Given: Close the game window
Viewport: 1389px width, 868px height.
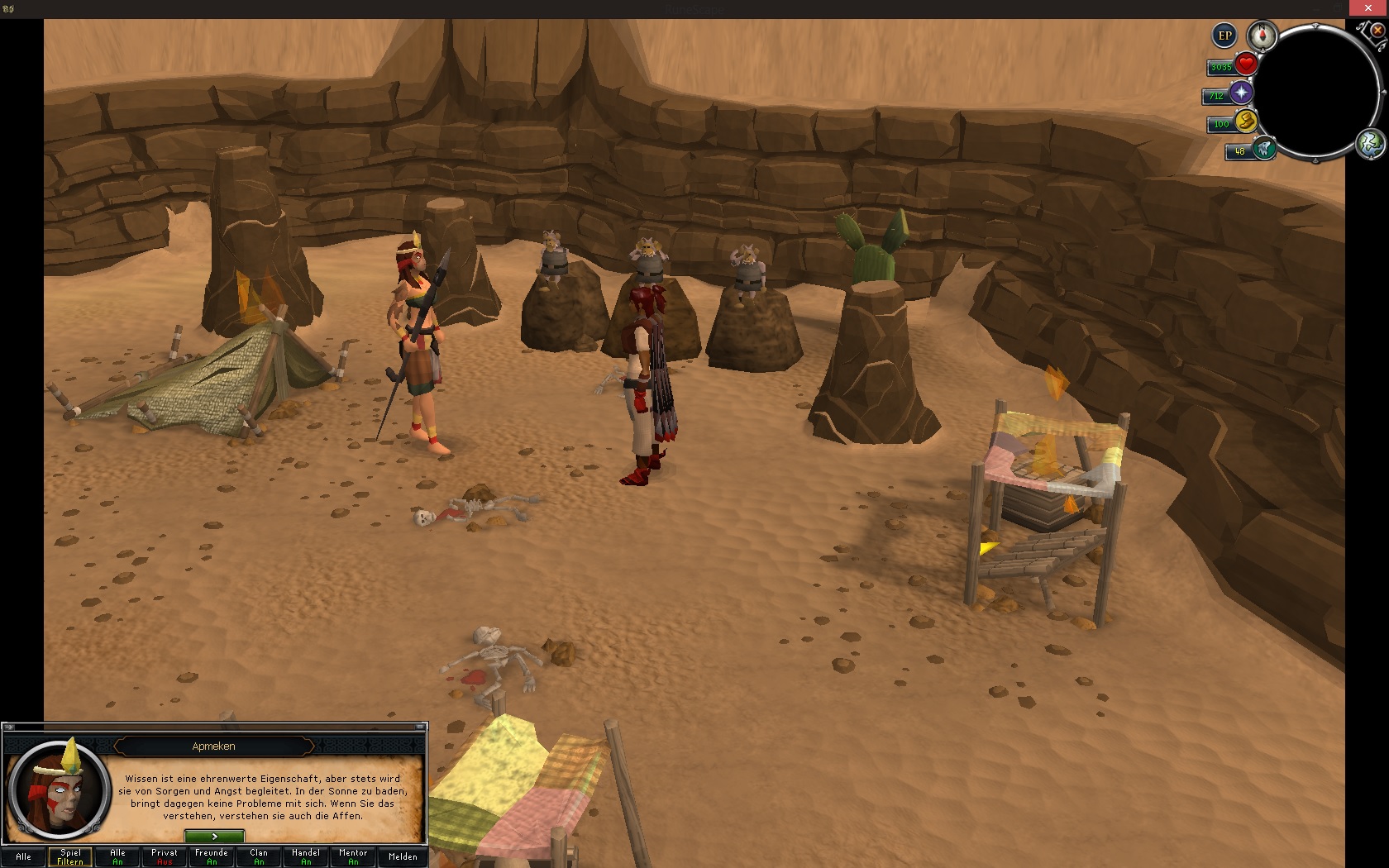Looking at the screenshot, I should 1368,8.
